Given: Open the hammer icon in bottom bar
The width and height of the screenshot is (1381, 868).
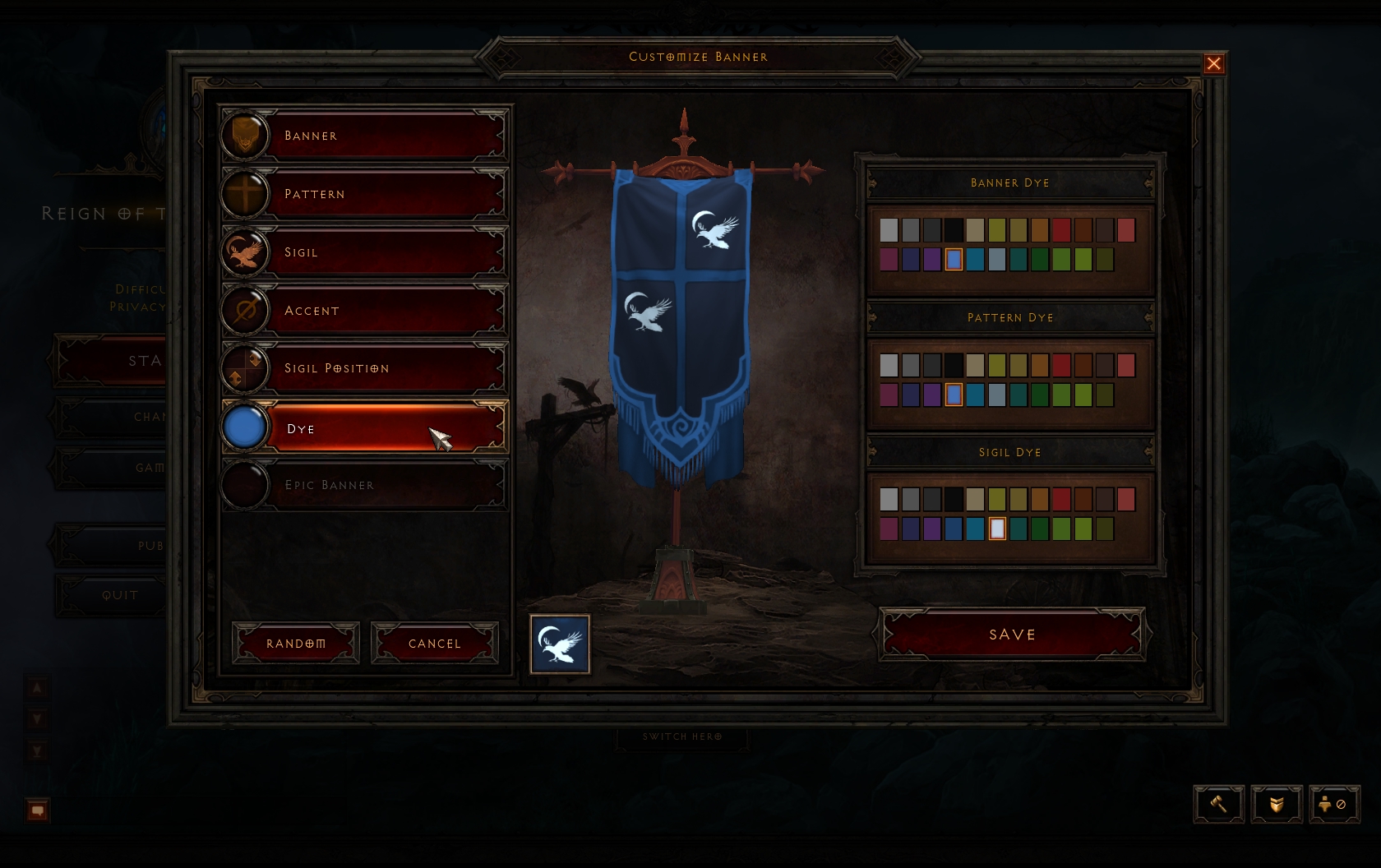Looking at the screenshot, I should pyautogui.click(x=1218, y=804).
